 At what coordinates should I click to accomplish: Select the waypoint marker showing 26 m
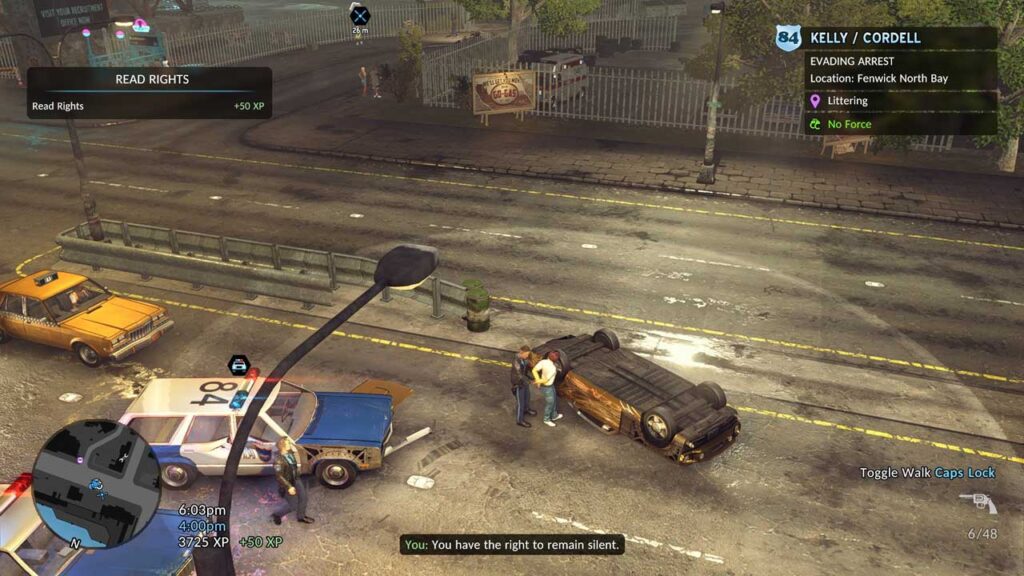(x=359, y=15)
